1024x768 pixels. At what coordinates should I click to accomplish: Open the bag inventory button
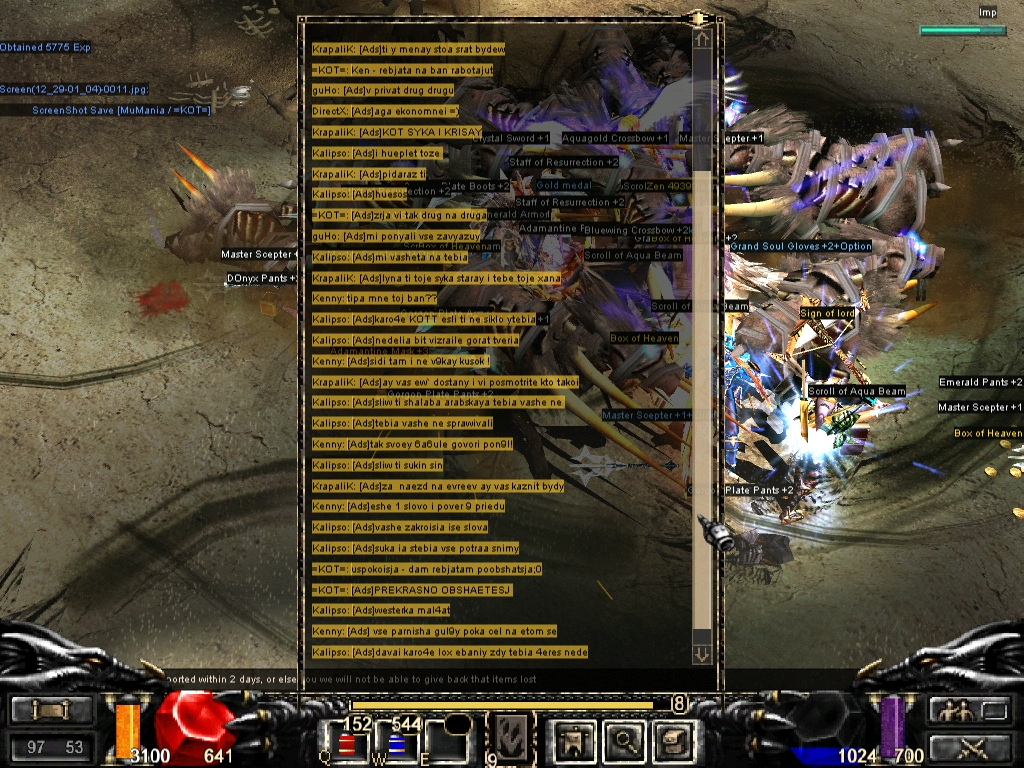671,741
